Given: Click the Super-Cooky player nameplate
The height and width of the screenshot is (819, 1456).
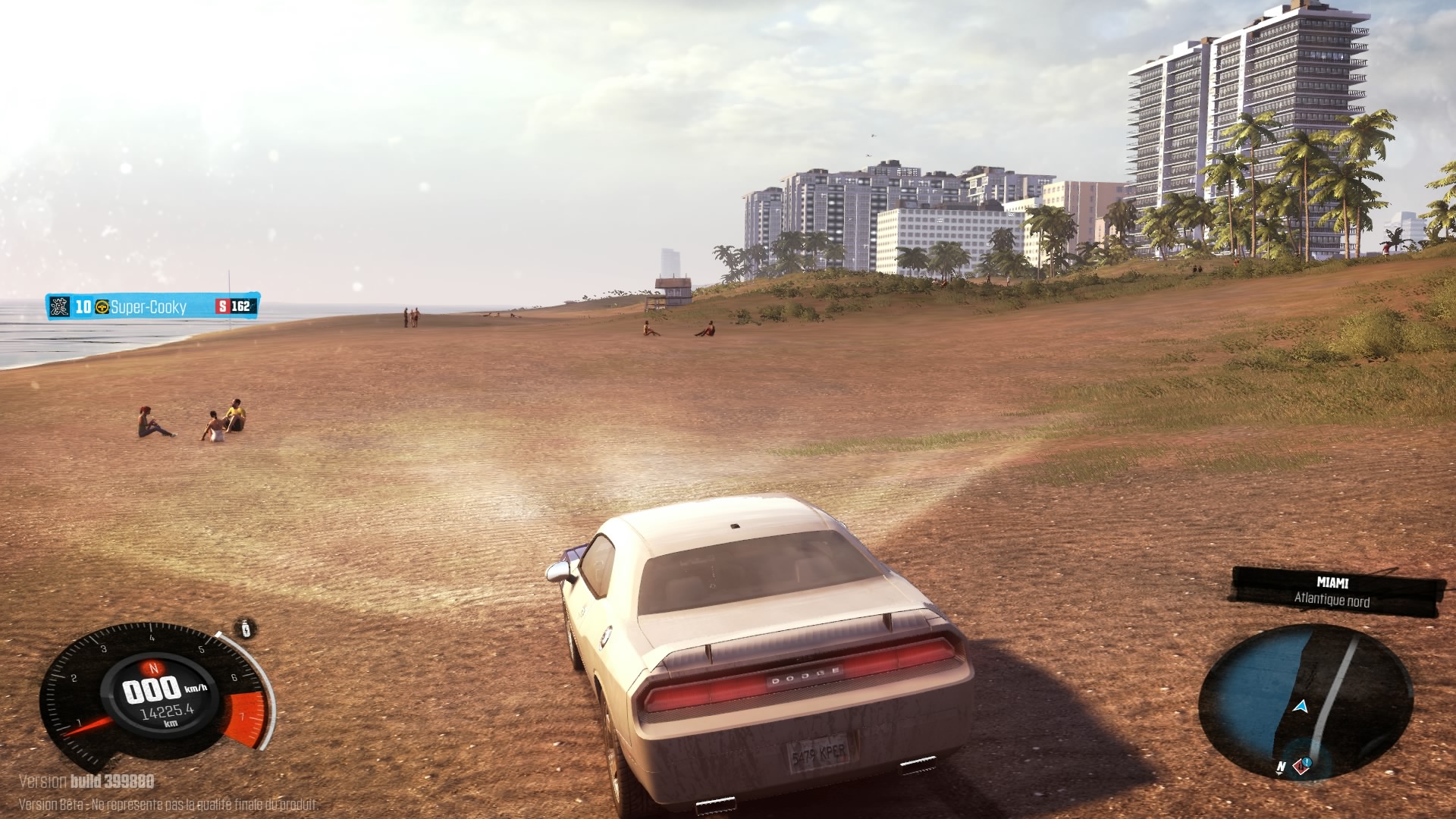Looking at the screenshot, I should point(152,306).
